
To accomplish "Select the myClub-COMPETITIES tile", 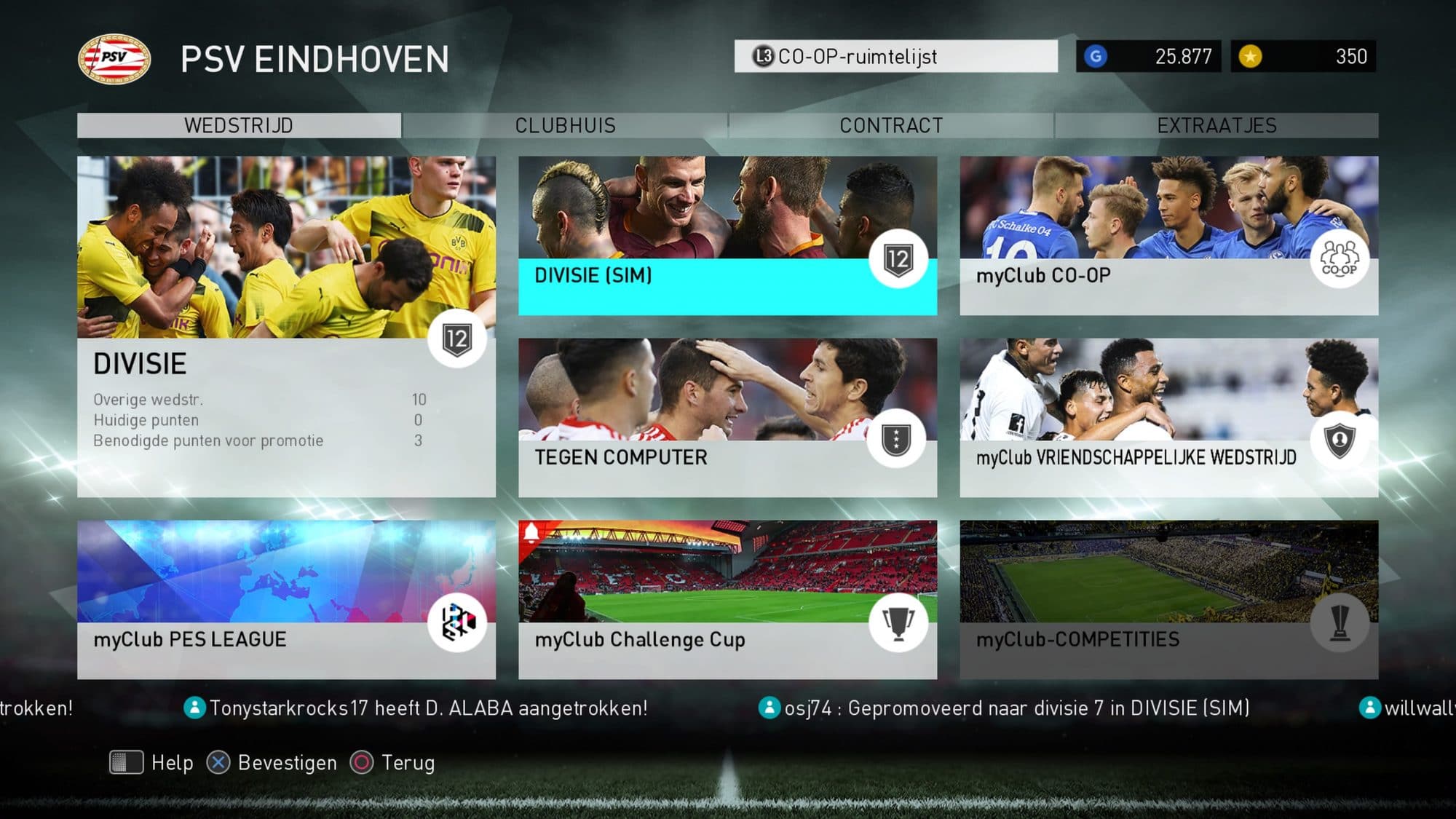I will pos(1168,599).
